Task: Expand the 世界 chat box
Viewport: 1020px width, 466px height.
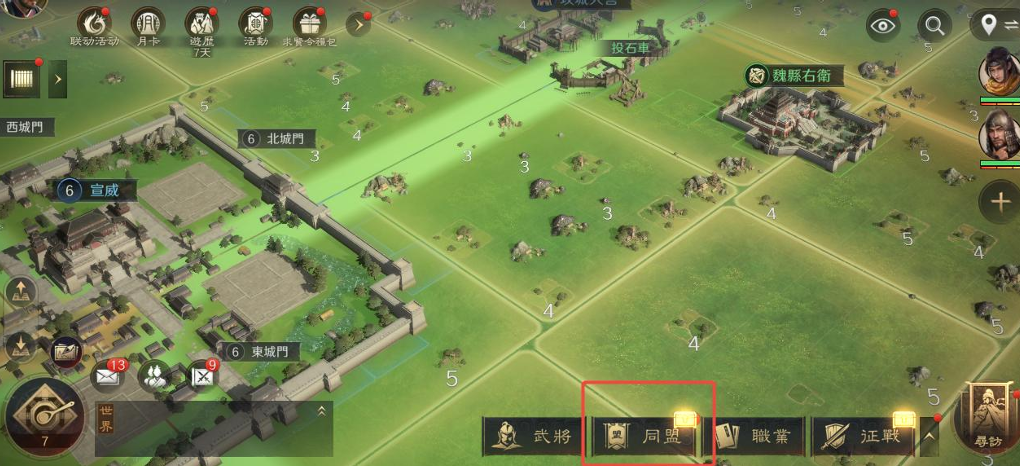Action: pyautogui.click(x=322, y=410)
